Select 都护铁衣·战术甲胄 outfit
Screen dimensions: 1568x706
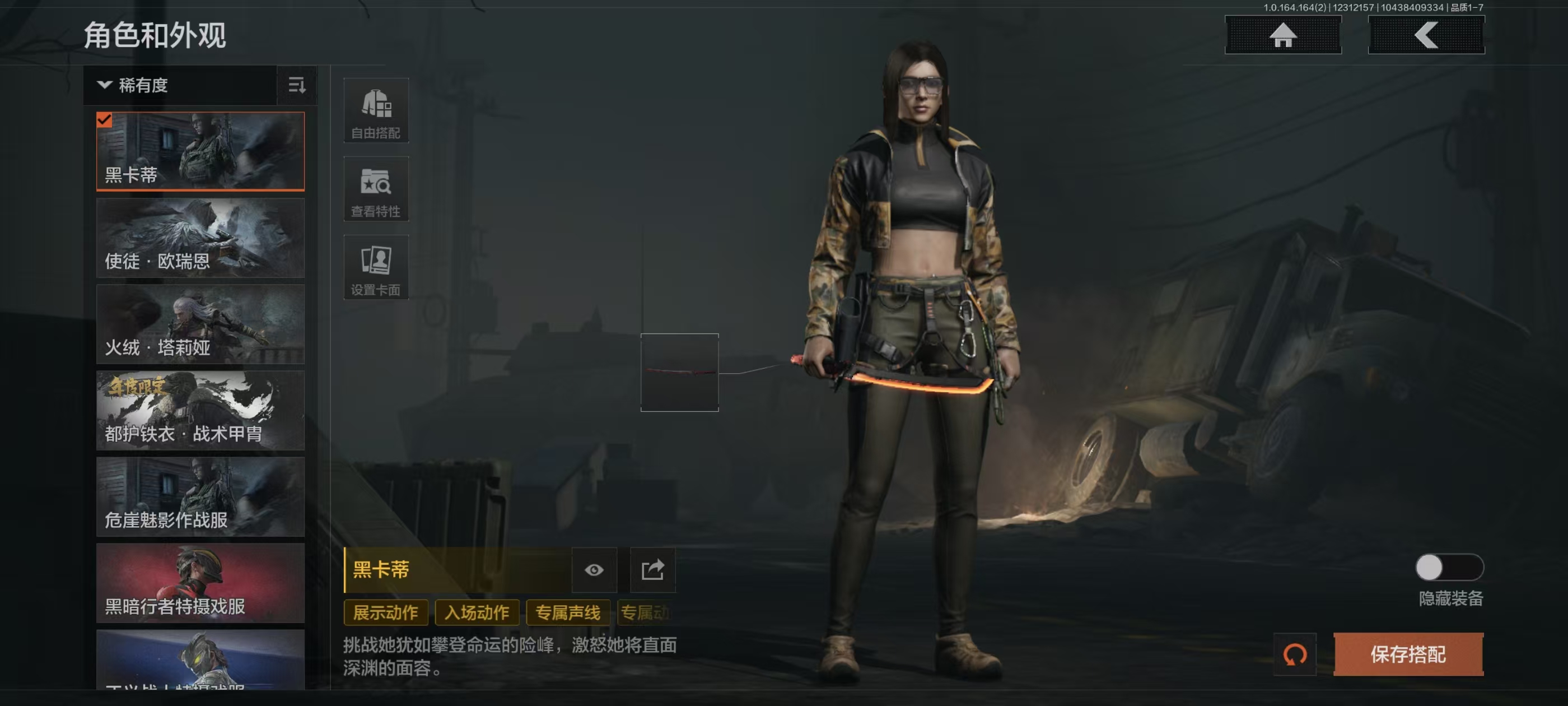point(200,411)
